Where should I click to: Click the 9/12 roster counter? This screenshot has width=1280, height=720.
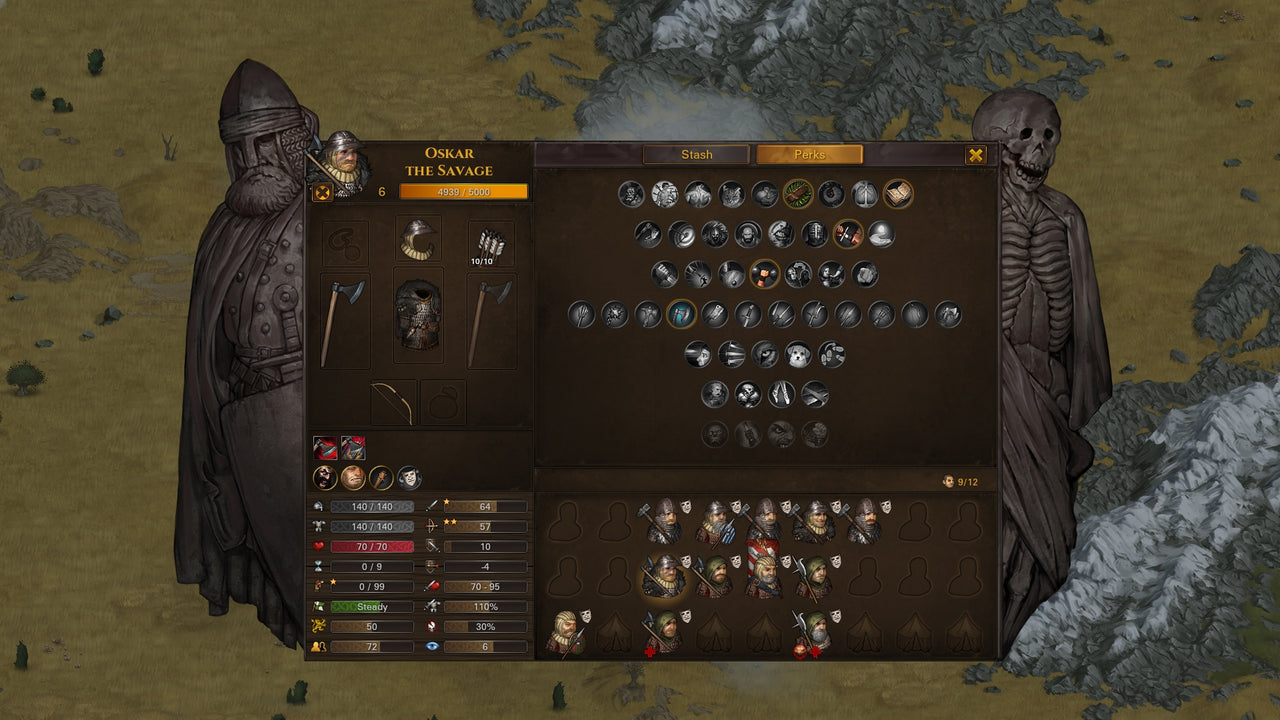pos(961,480)
